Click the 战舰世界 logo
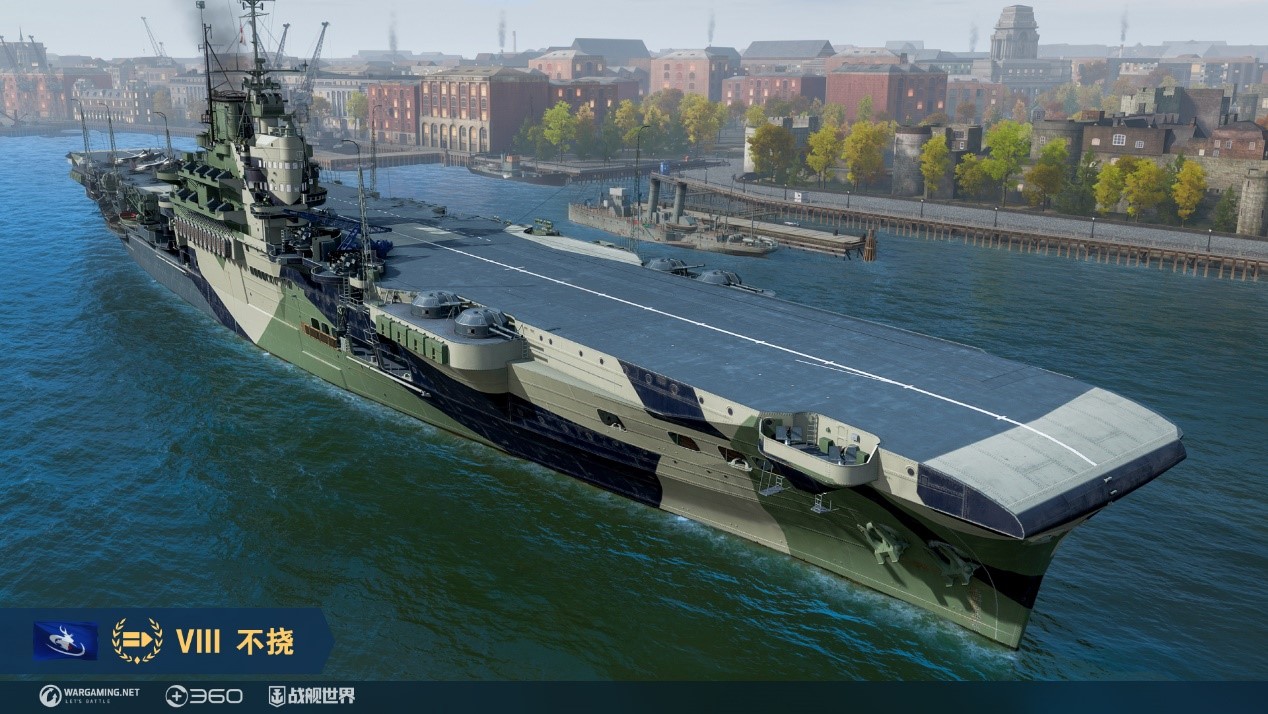The image size is (1268, 714). [x=311, y=696]
